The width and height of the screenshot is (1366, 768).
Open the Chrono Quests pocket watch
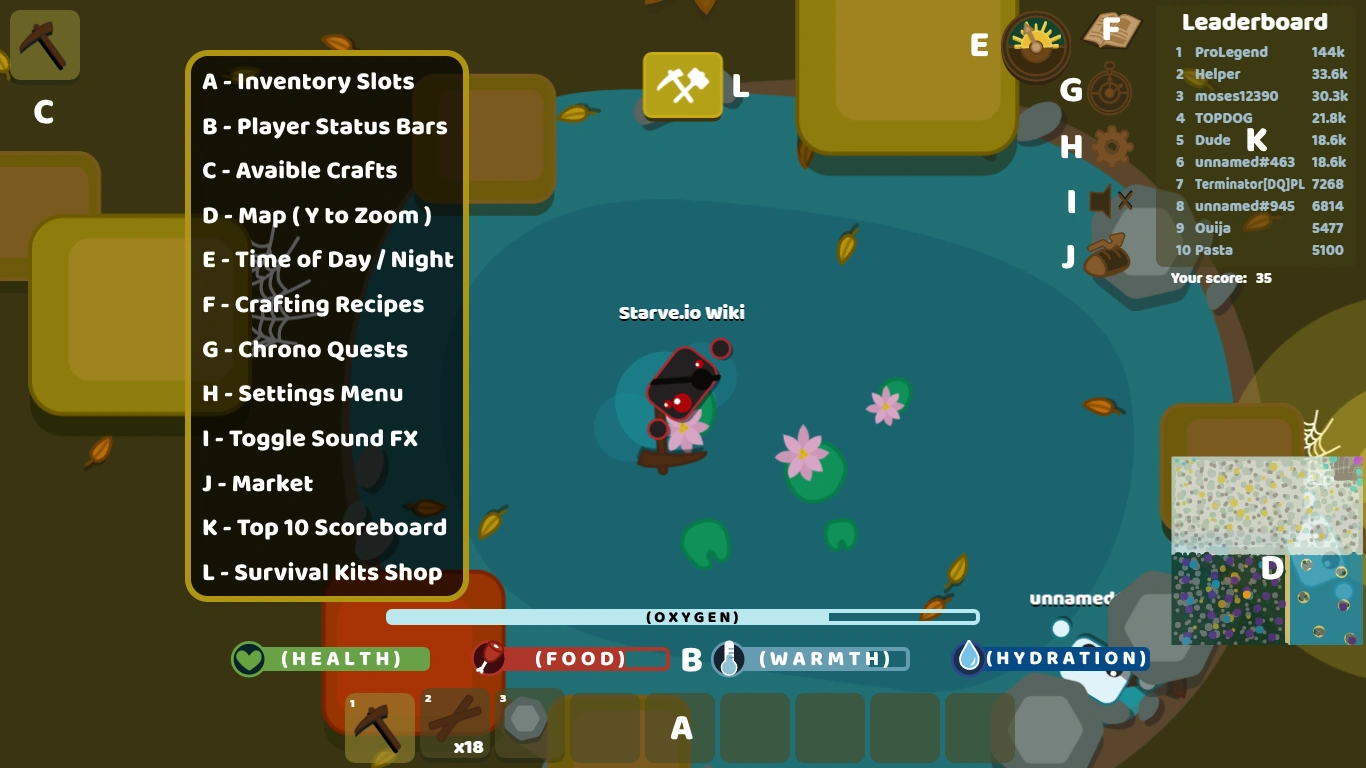click(x=1111, y=90)
